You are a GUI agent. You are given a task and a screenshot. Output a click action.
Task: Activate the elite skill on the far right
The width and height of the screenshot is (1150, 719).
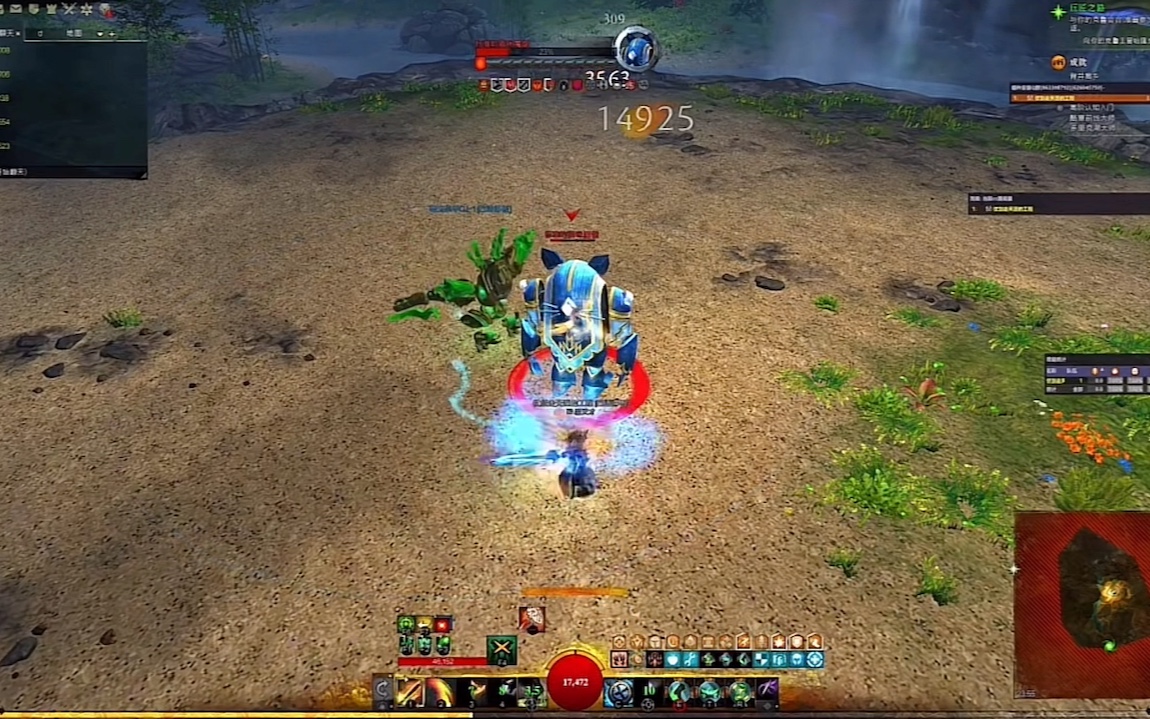(768, 692)
